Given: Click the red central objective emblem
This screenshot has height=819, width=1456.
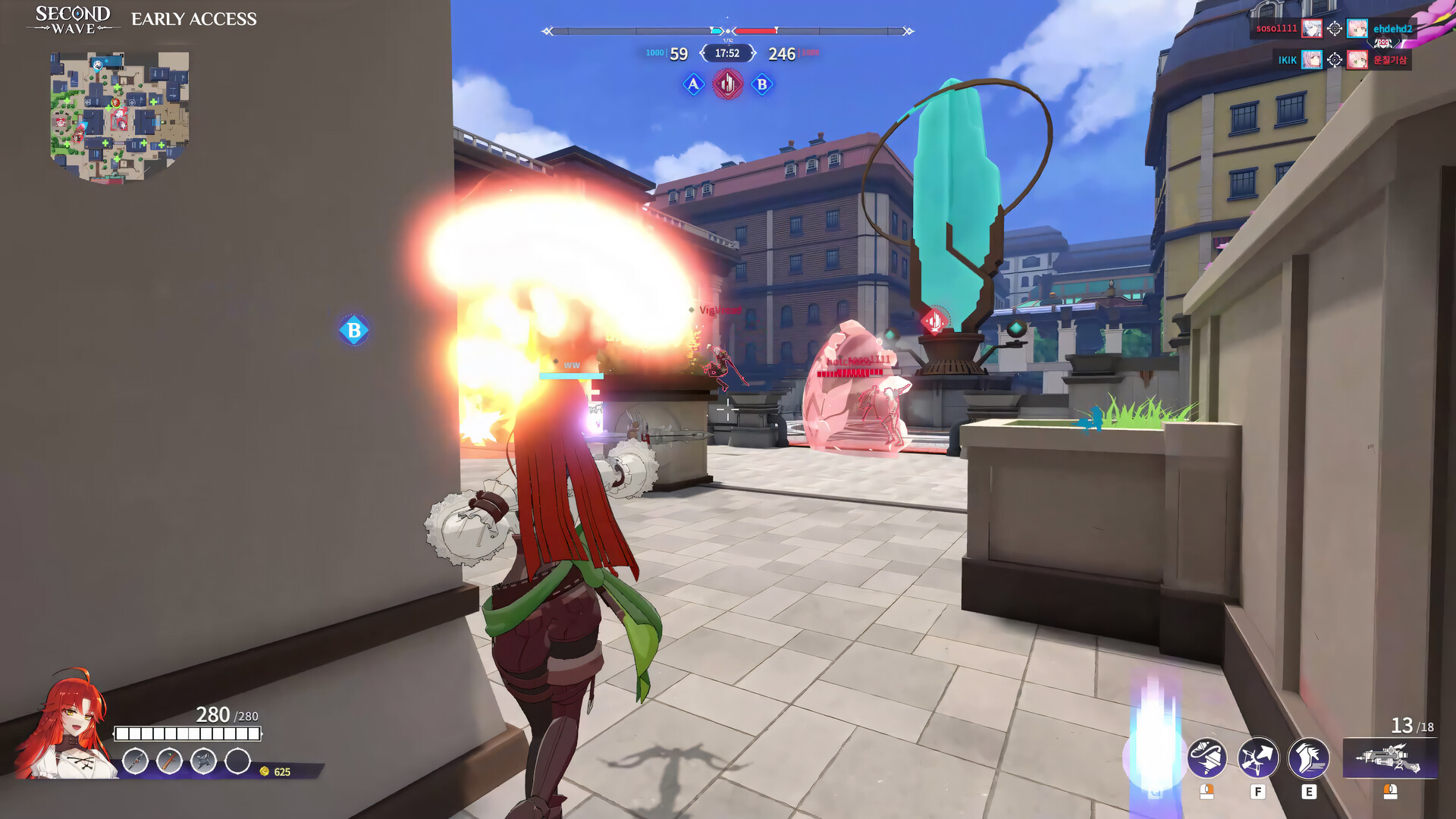Looking at the screenshot, I should tap(726, 83).
